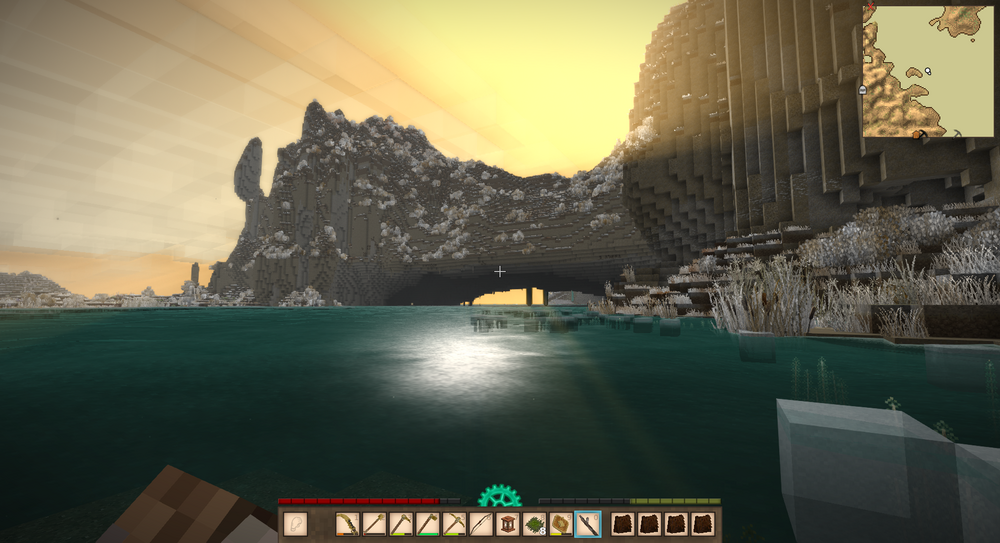Click the offhand slot with hand outline
The height and width of the screenshot is (543, 1000).
(x=295, y=524)
